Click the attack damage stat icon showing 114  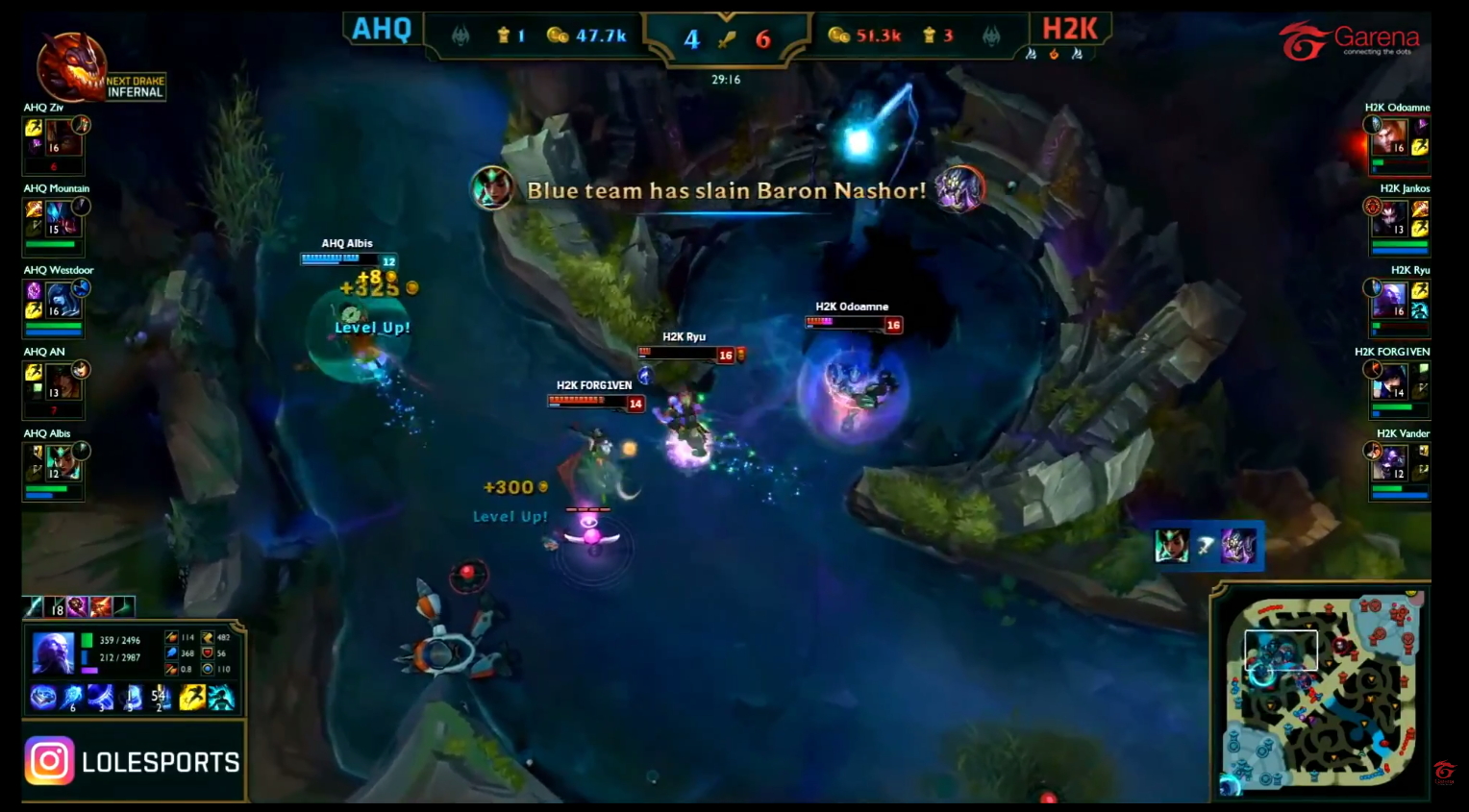[x=171, y=638]
